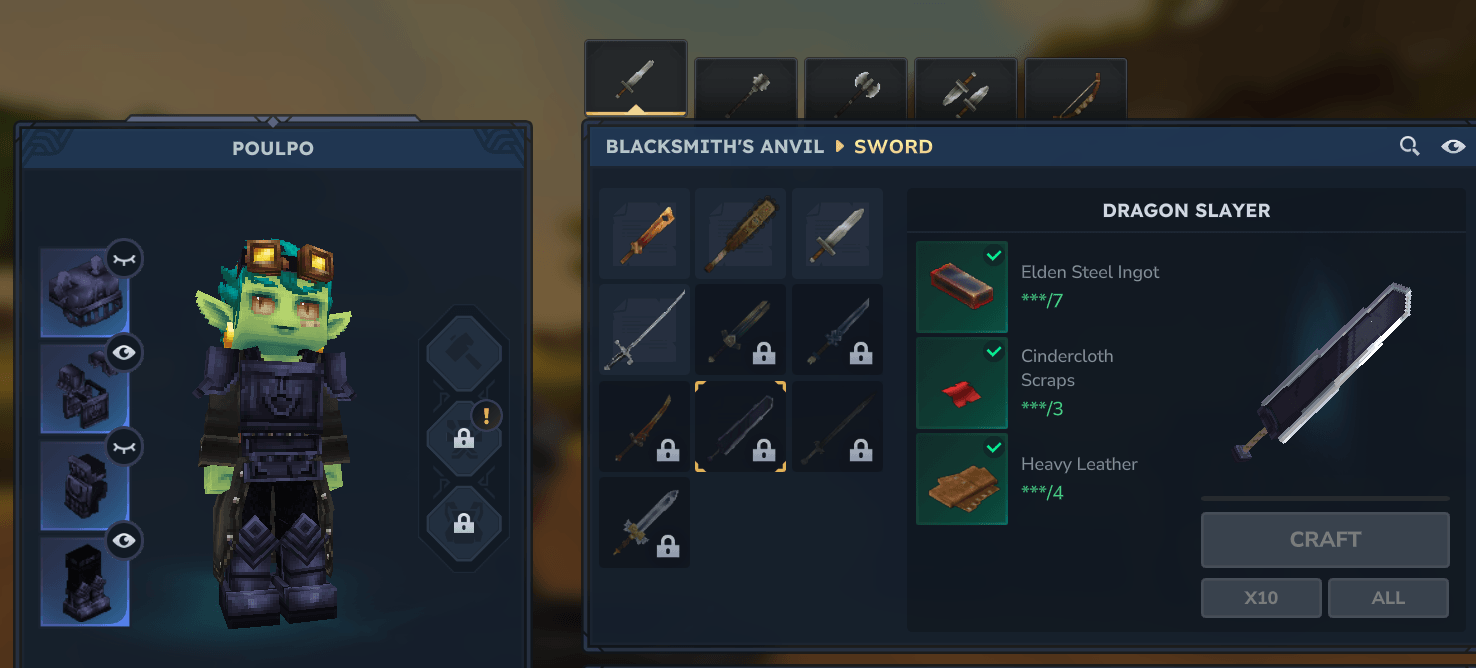Select the Elden Steel Ingot ingredient slot
The image size is (1476, 668).
tap(961, 287)
